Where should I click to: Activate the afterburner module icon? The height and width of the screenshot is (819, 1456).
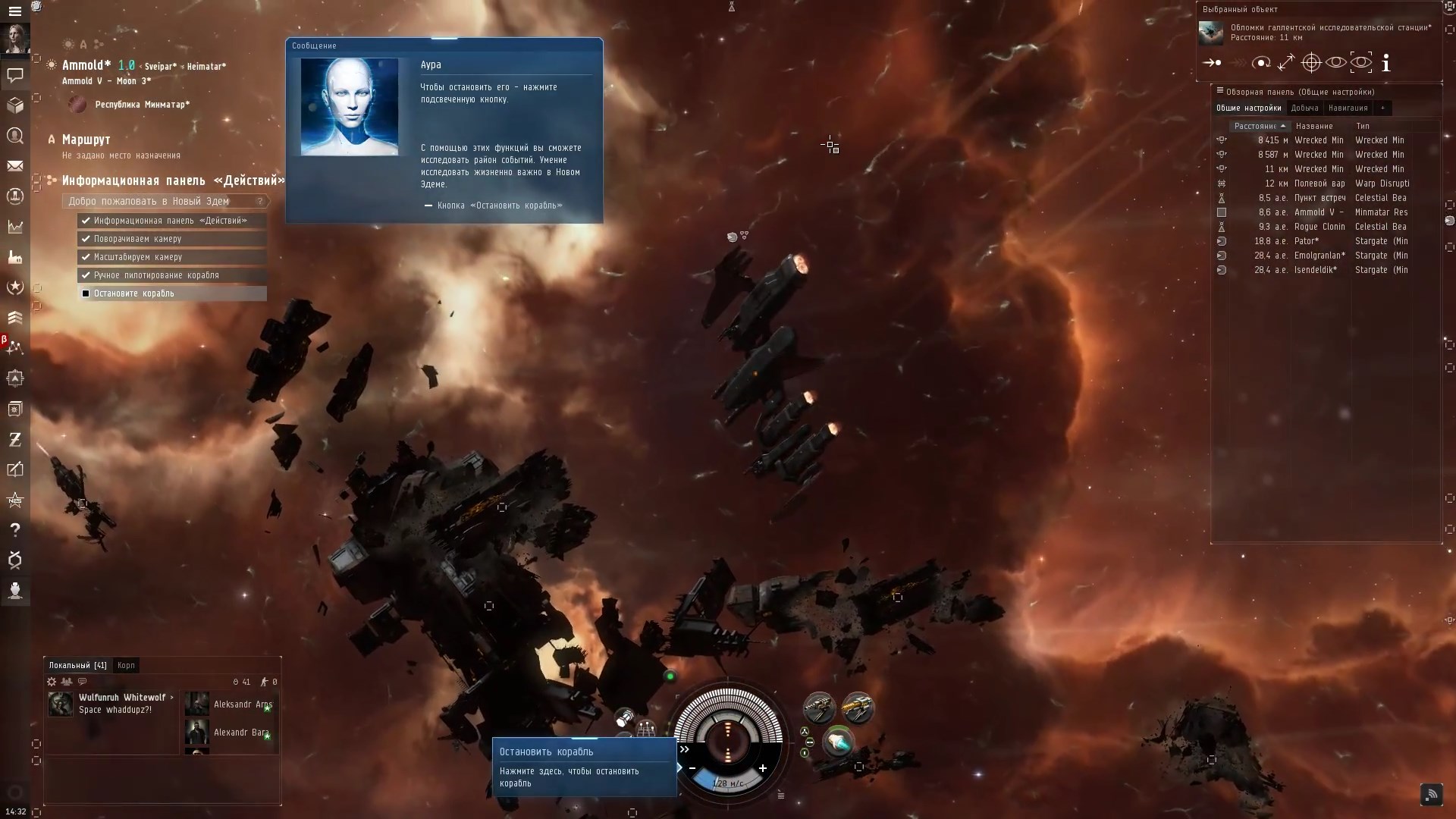pos(839,743)
